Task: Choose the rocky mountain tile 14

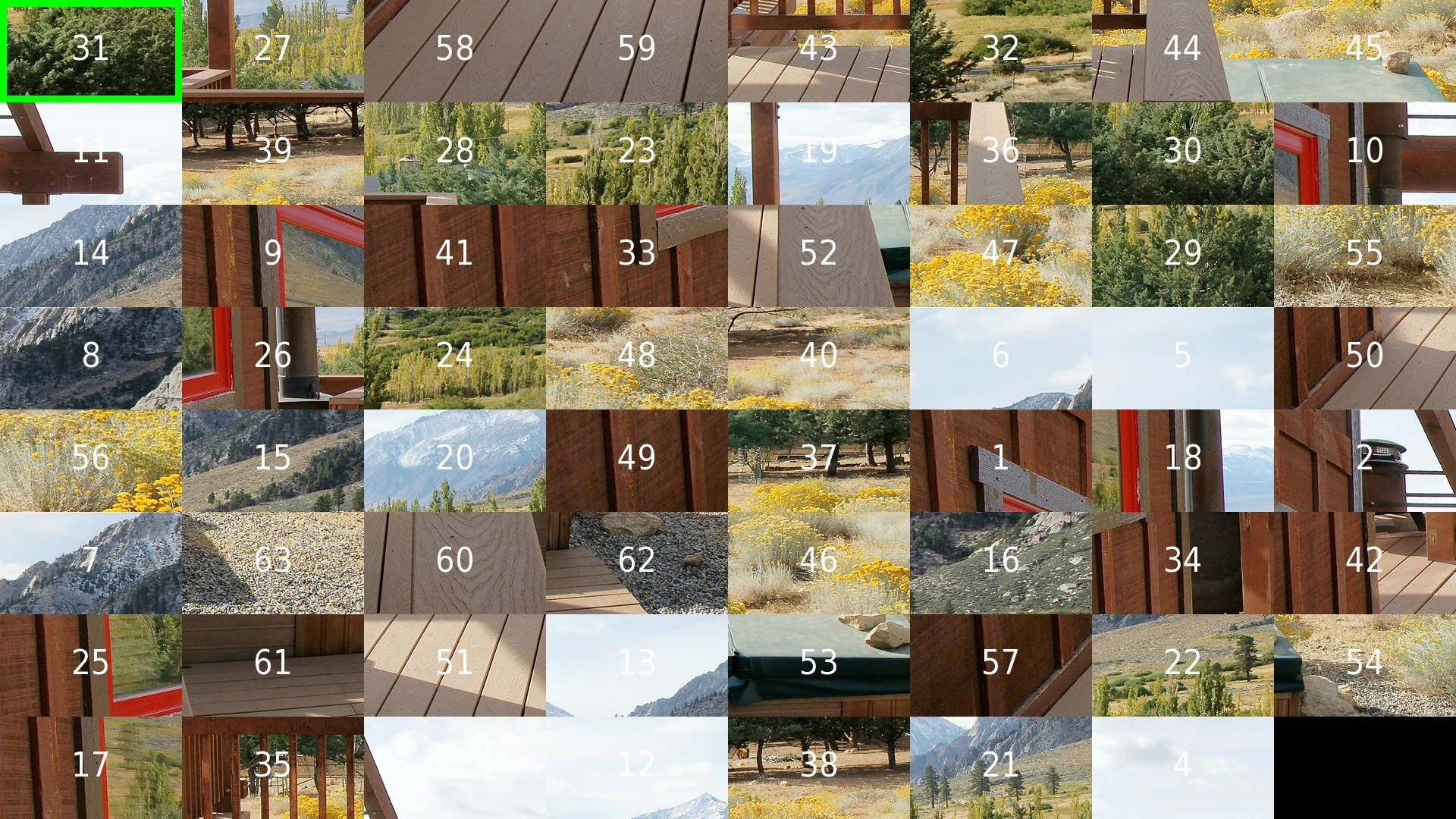Action: coord(91,256)
